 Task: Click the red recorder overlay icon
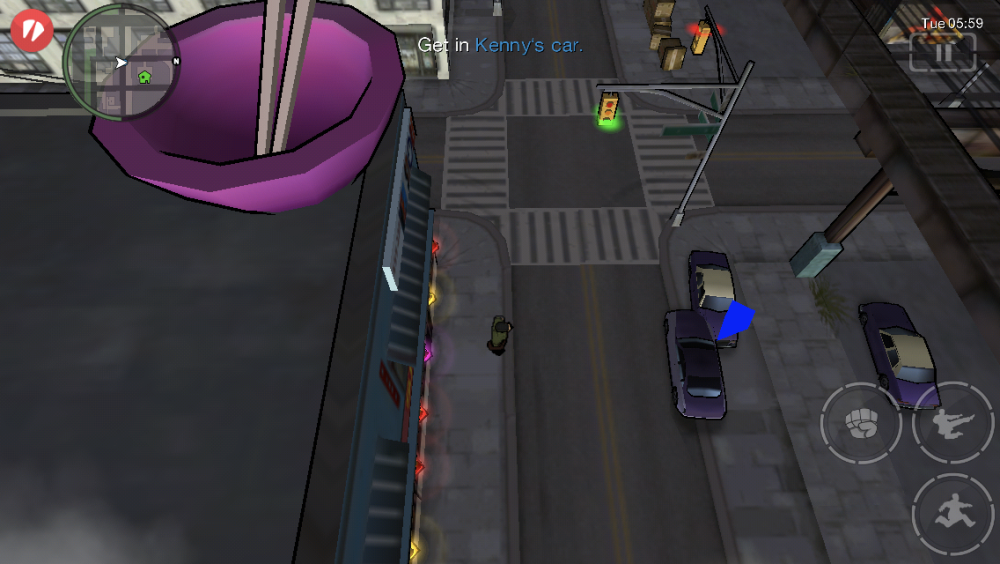(32, 29)
